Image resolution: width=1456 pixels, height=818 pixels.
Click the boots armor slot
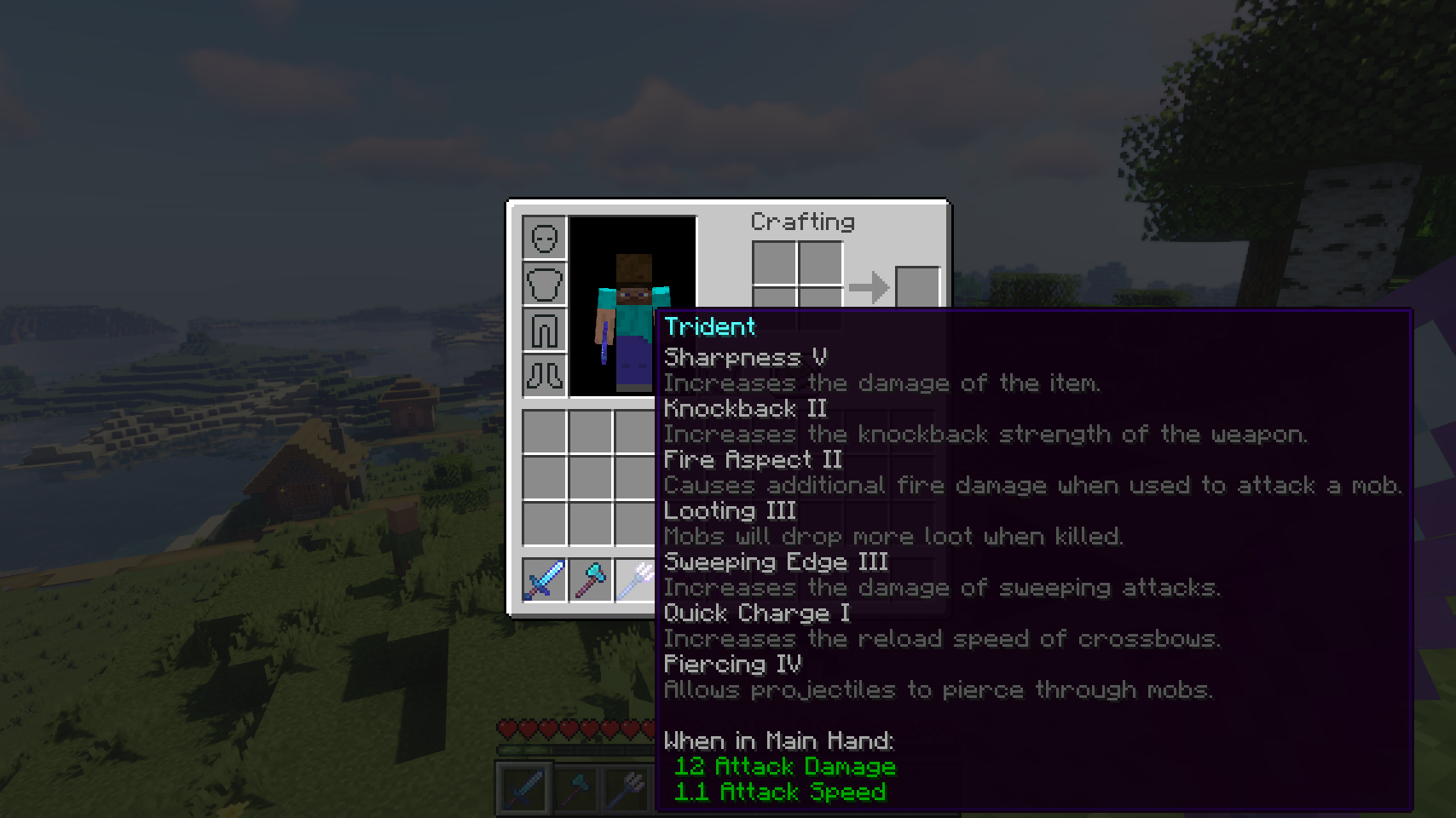[546, 375]
